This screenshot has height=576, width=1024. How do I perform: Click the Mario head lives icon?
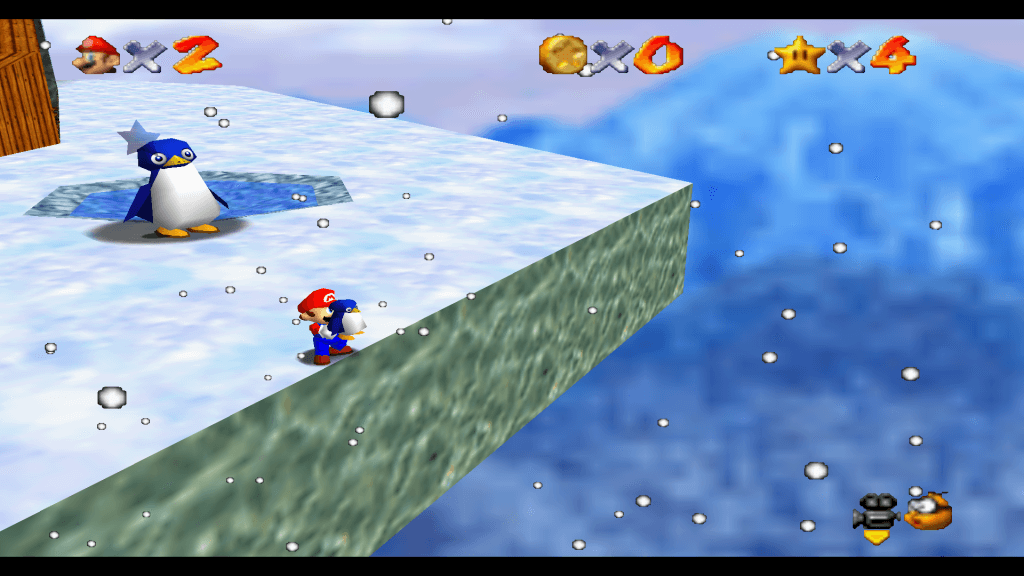[x=95, y=54]
